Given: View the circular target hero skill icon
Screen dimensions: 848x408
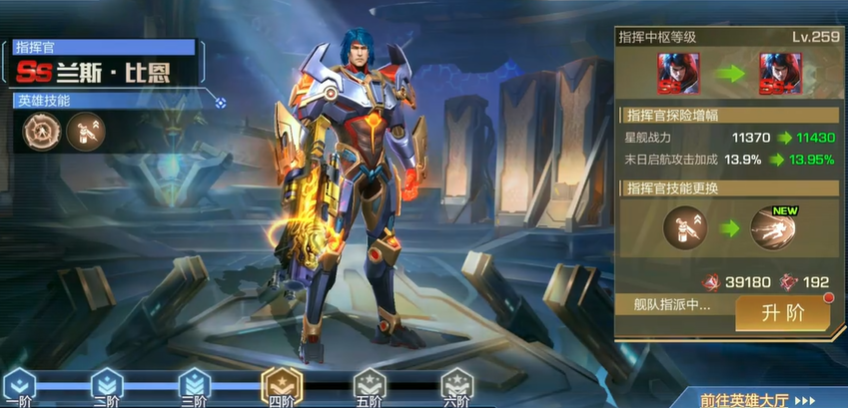Looking at the screenshot, I should tap(42, 131).
